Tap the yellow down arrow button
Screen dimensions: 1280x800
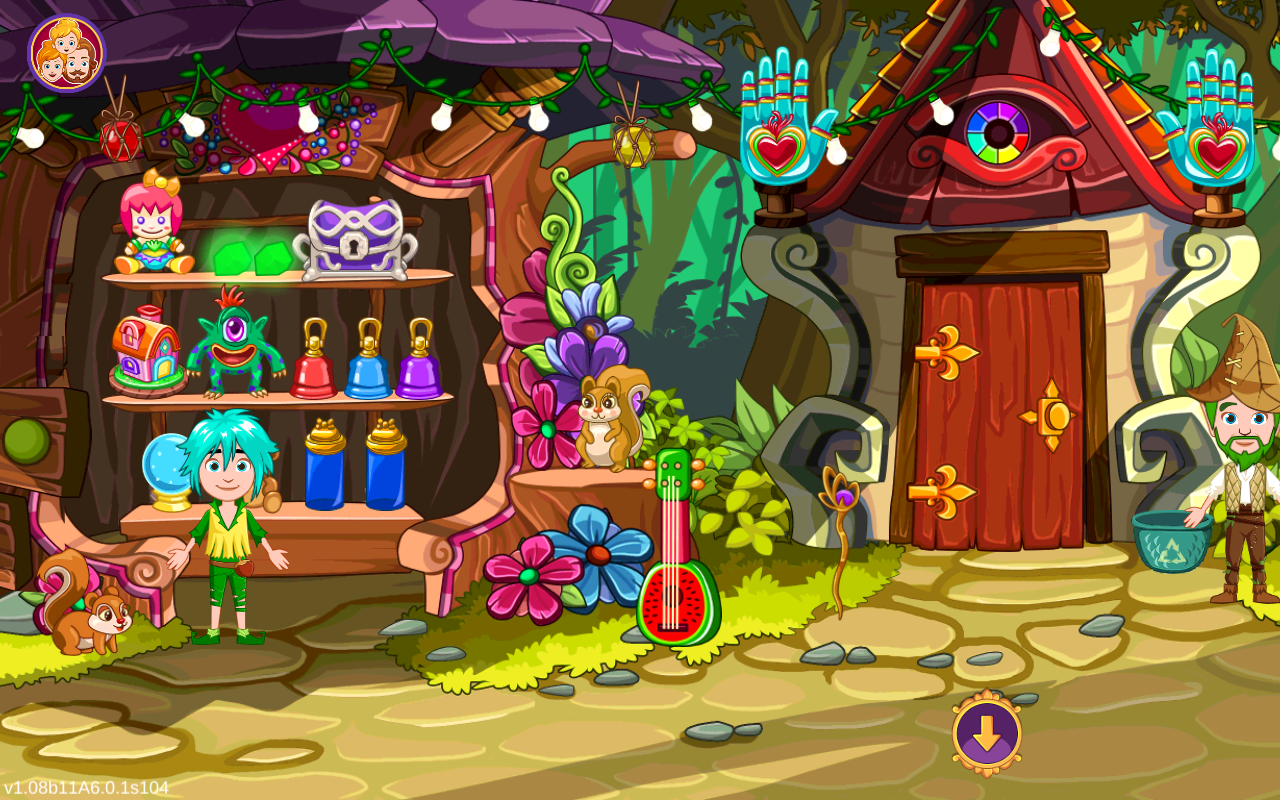(986, 733)
